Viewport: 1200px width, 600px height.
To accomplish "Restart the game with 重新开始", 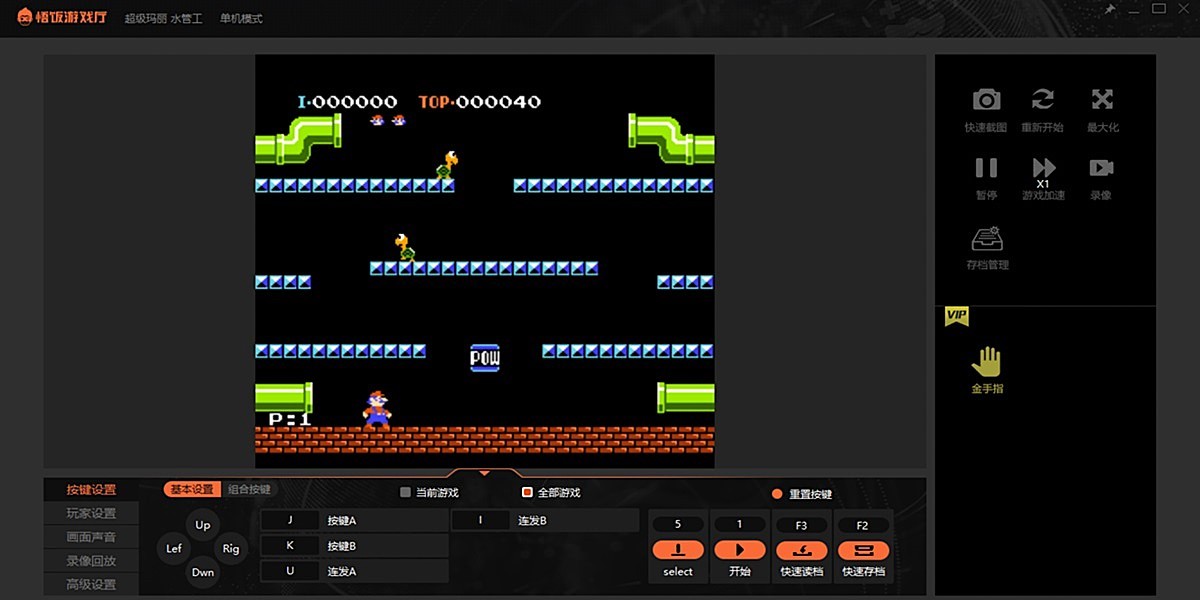I will pyautogui.click(x=1042, y=100).
